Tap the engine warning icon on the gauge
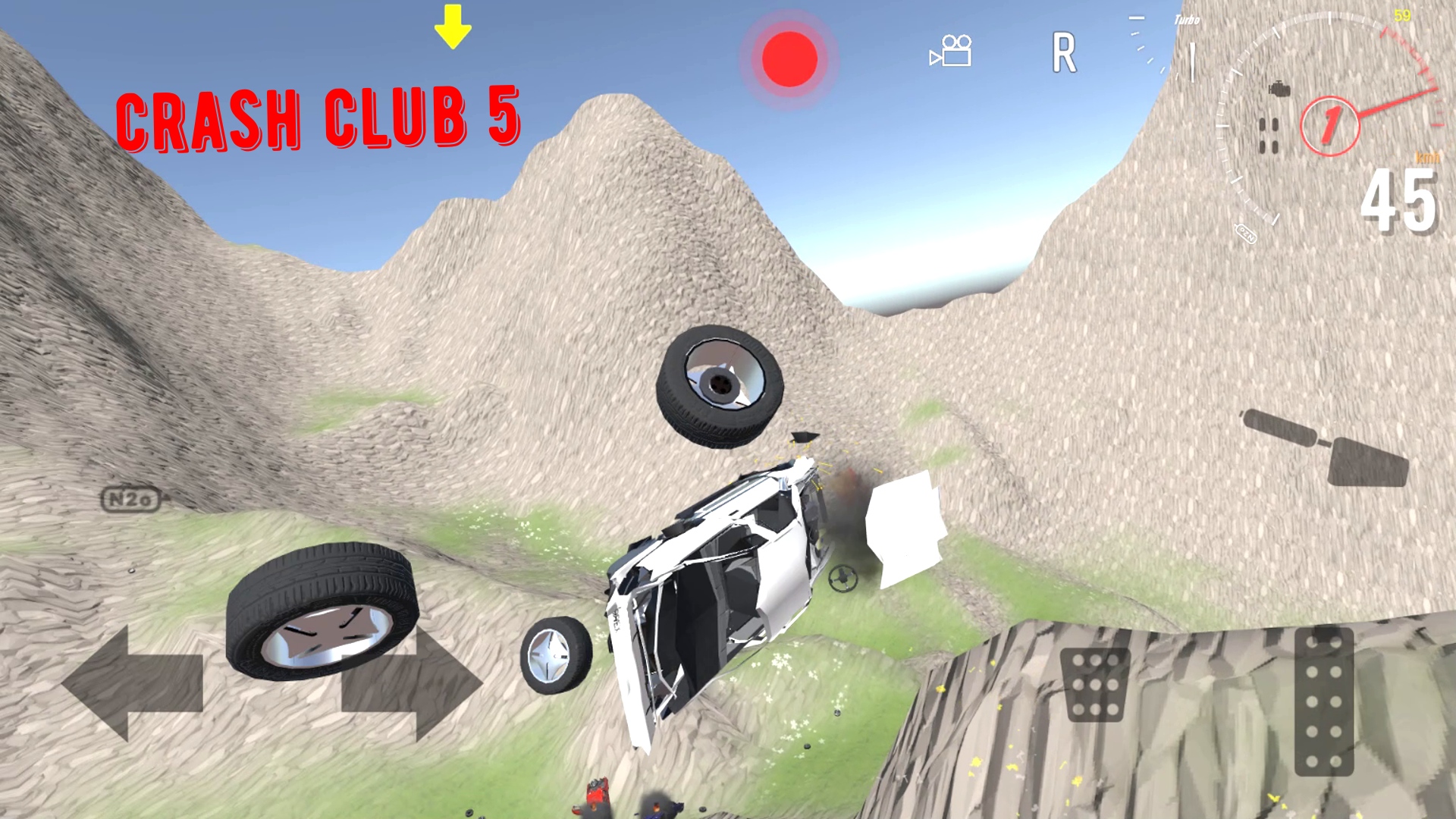Screen dimensions: 1456x819 point(1279,88)
